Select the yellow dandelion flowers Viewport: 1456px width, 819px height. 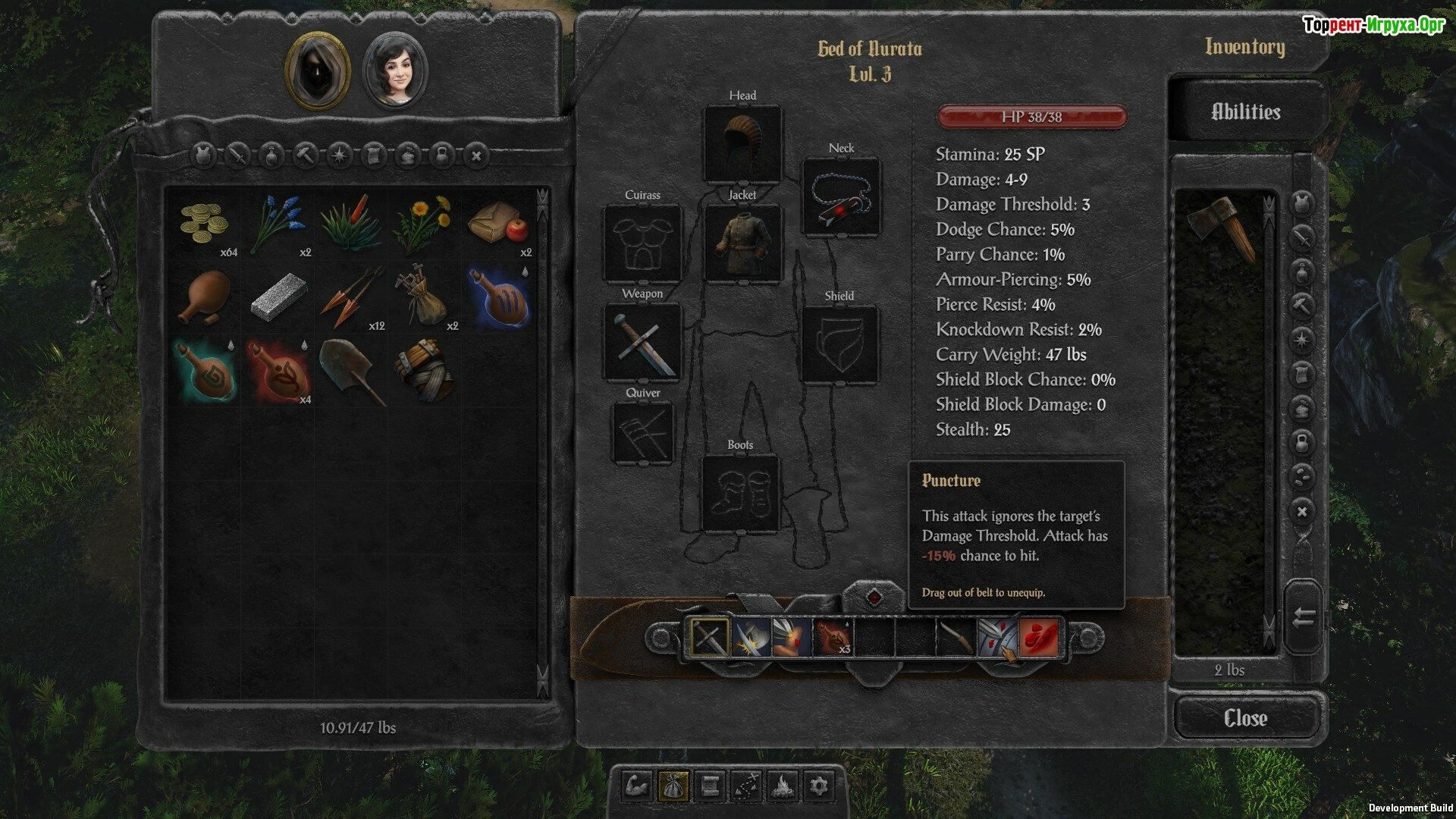[x=422, y=224]
